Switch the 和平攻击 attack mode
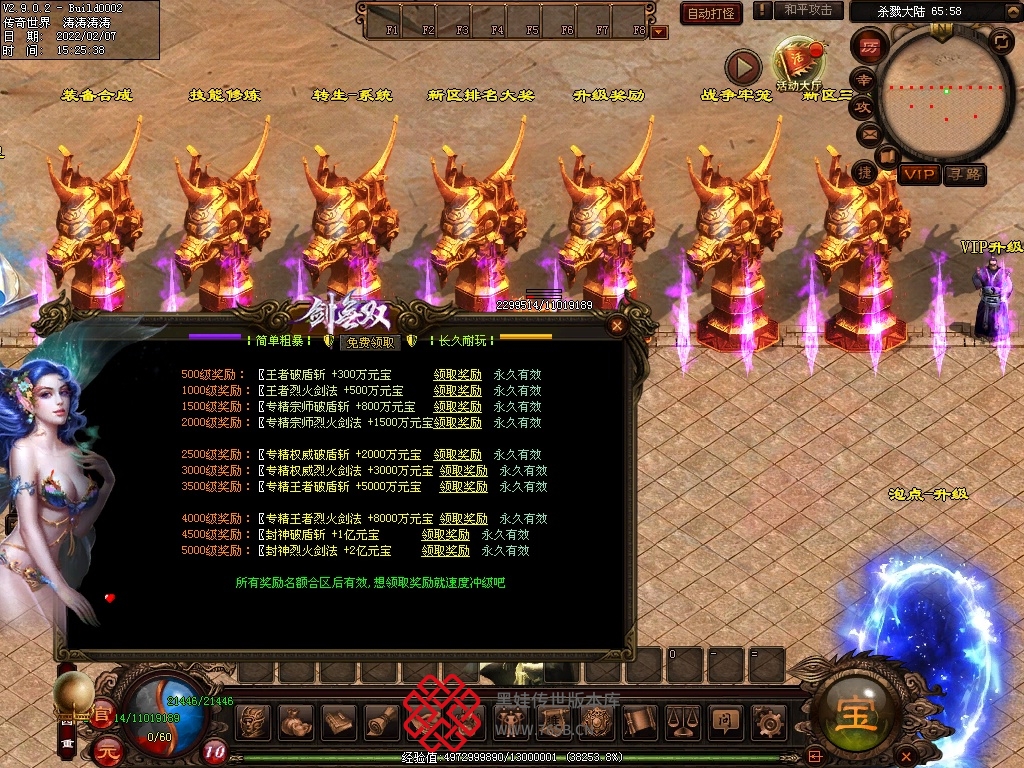Image resolution: width=1024 pixels, height=768 pixels. point(808,10)
